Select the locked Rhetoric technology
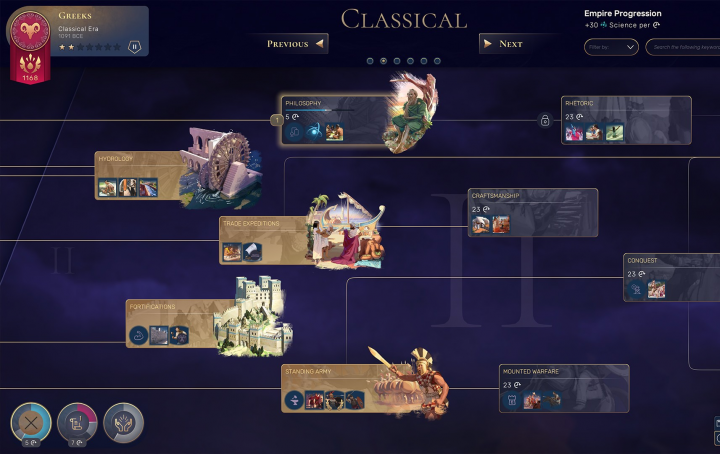This screenshot has height=454, width=720. pos(626,120)
